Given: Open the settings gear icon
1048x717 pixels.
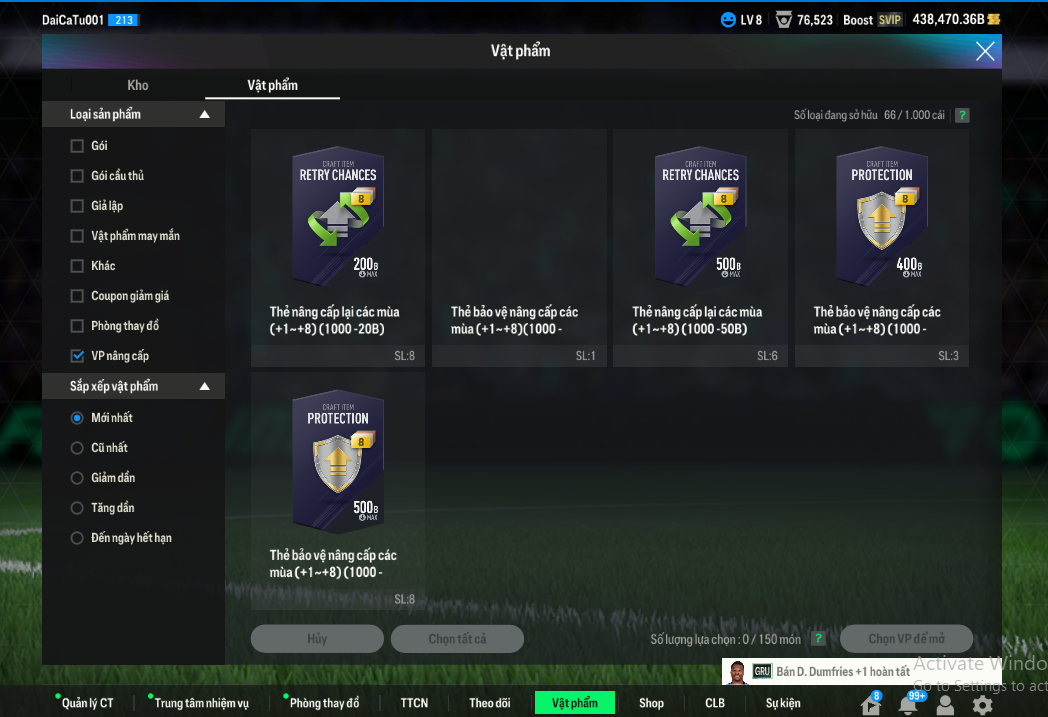Looking at the screenshot, I should click(x=983, y=705).
